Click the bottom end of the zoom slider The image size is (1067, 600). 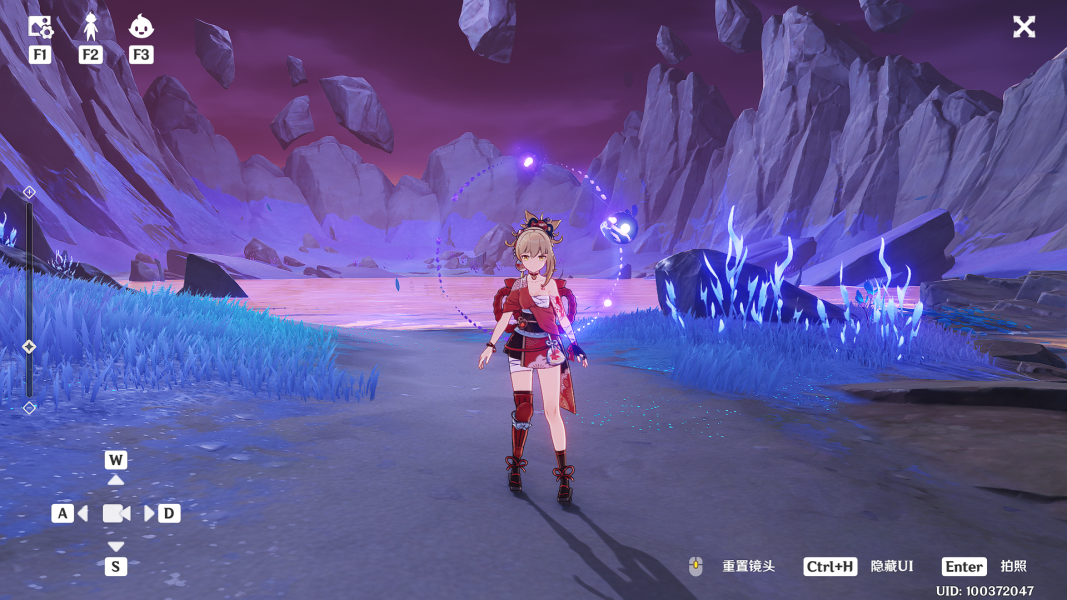tap(29, 407)
